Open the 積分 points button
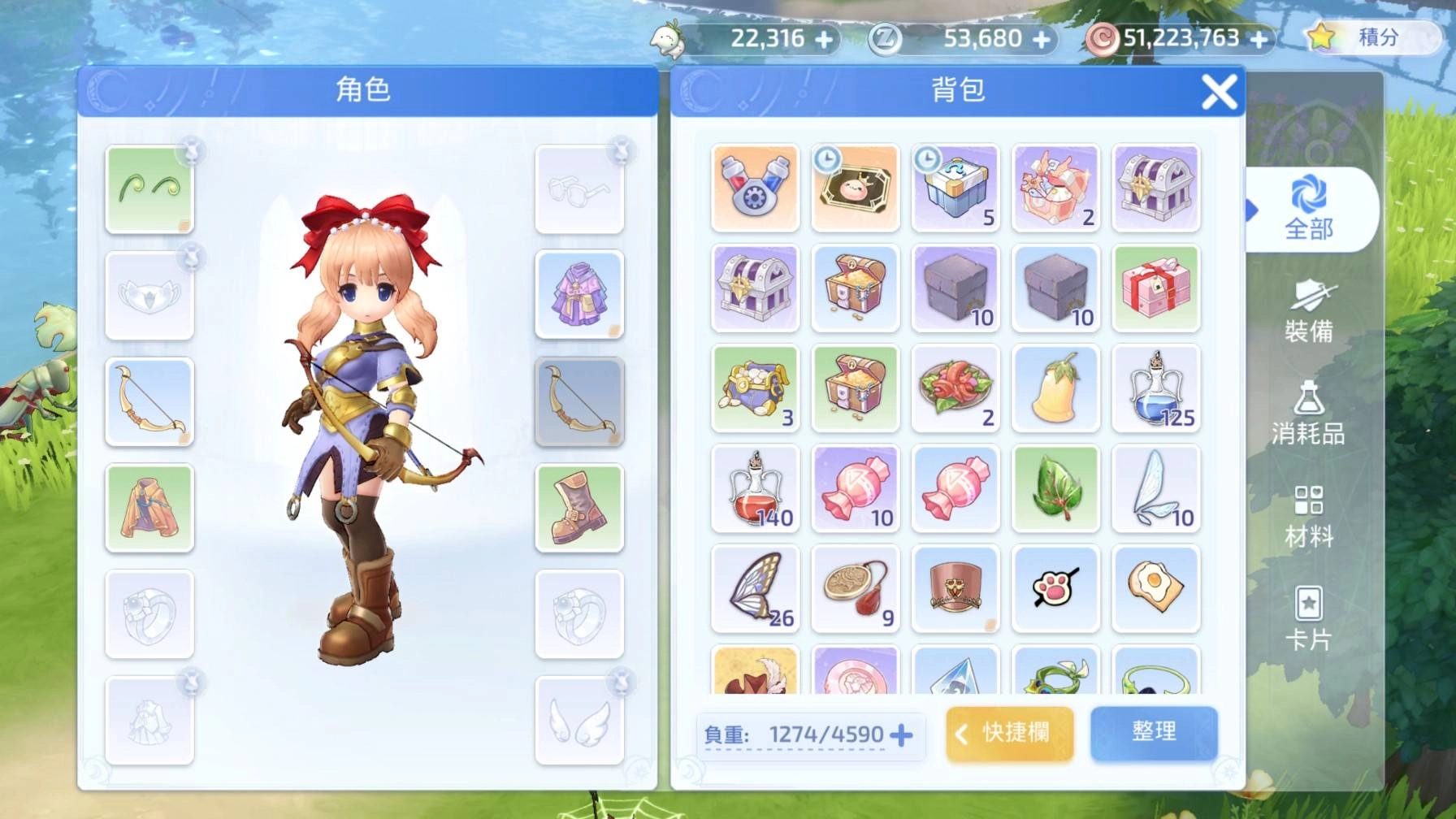 [x=1370, y=37]
